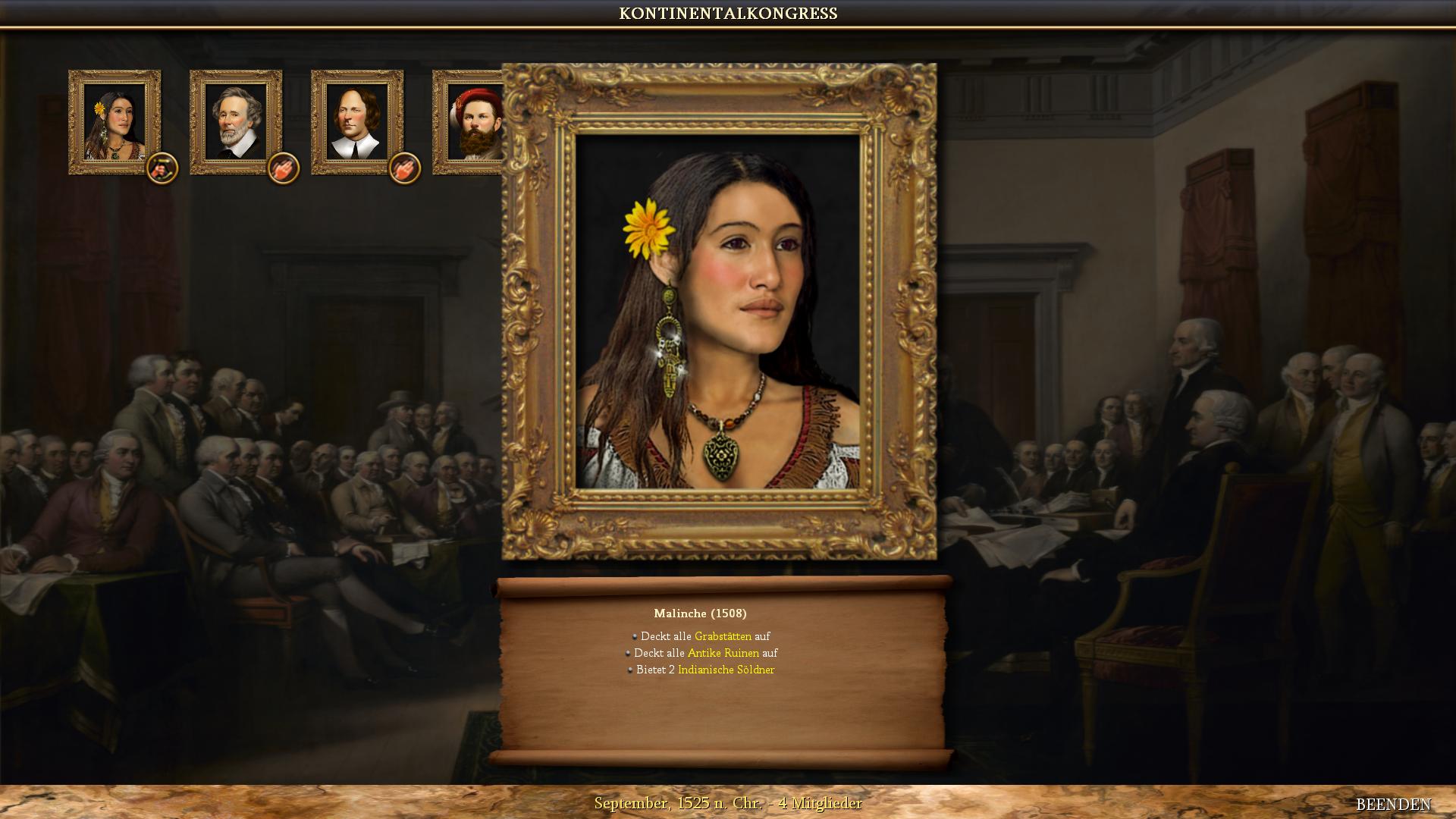Select the grey-bearded founding father portrait
This screenshot has width=1456, height=819.
coord(236,121)
